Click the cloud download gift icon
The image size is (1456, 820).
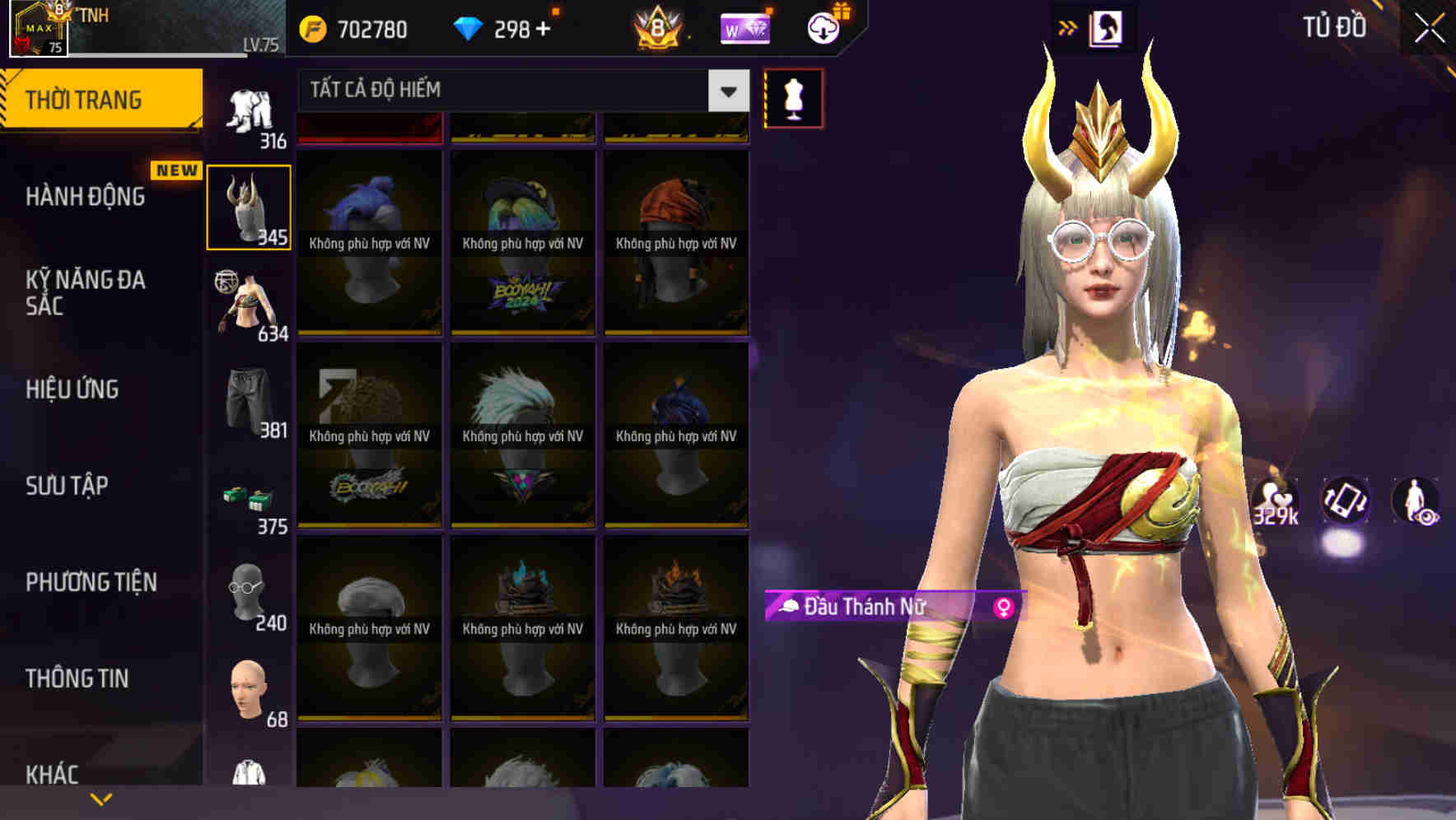click(x=824, y=28)
